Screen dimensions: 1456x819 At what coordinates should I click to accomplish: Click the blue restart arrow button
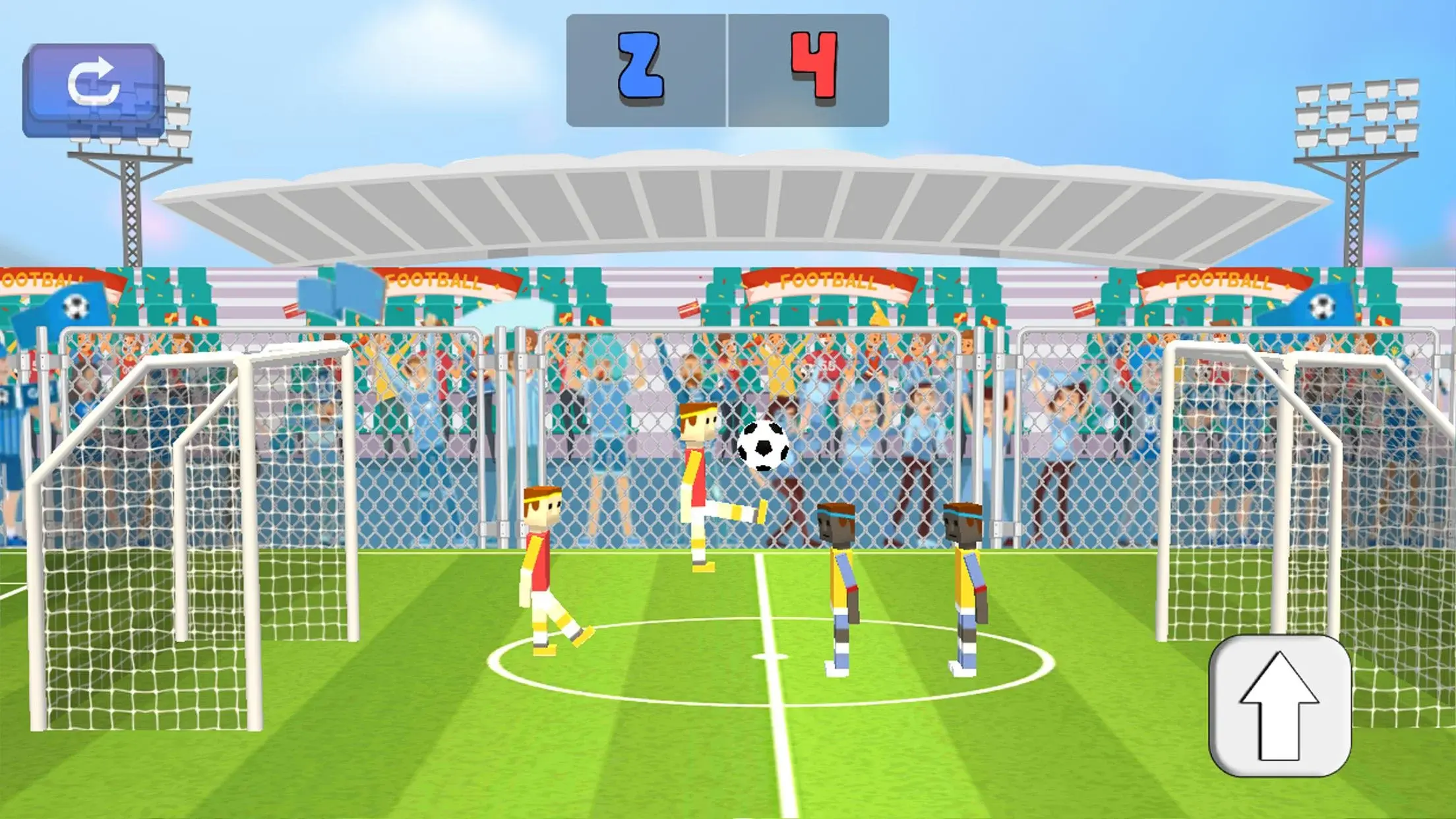[93, 89]
